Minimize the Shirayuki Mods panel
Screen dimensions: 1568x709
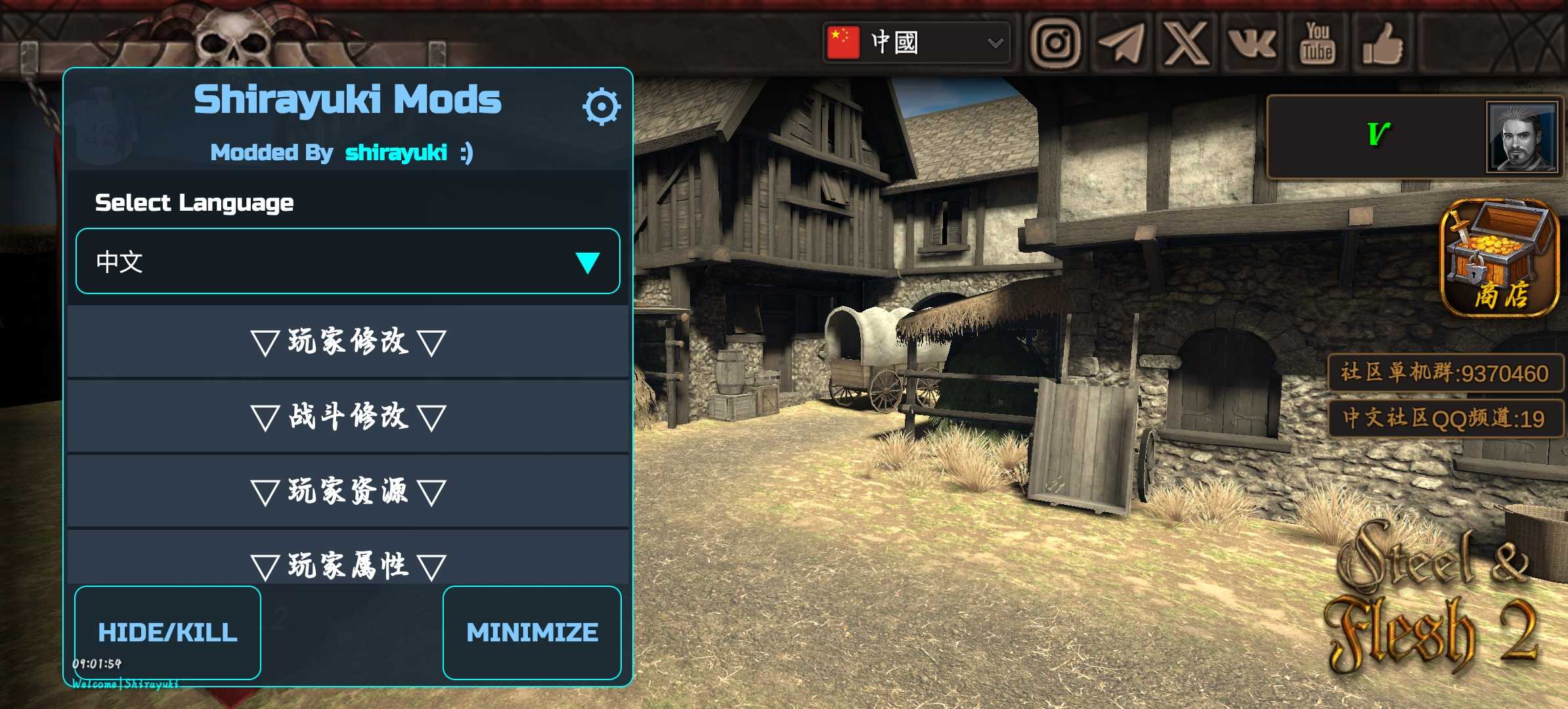(532, 632)
